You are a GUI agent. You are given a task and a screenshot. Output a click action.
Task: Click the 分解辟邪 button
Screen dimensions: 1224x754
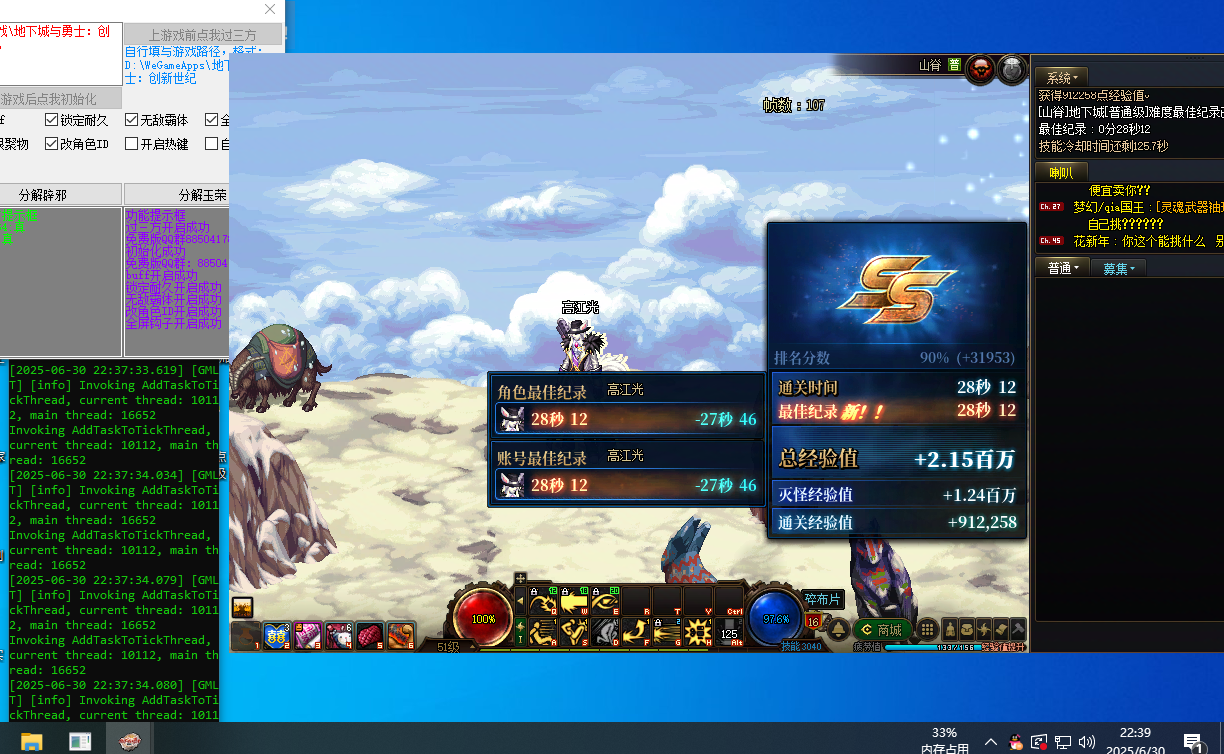pos(61,194)
